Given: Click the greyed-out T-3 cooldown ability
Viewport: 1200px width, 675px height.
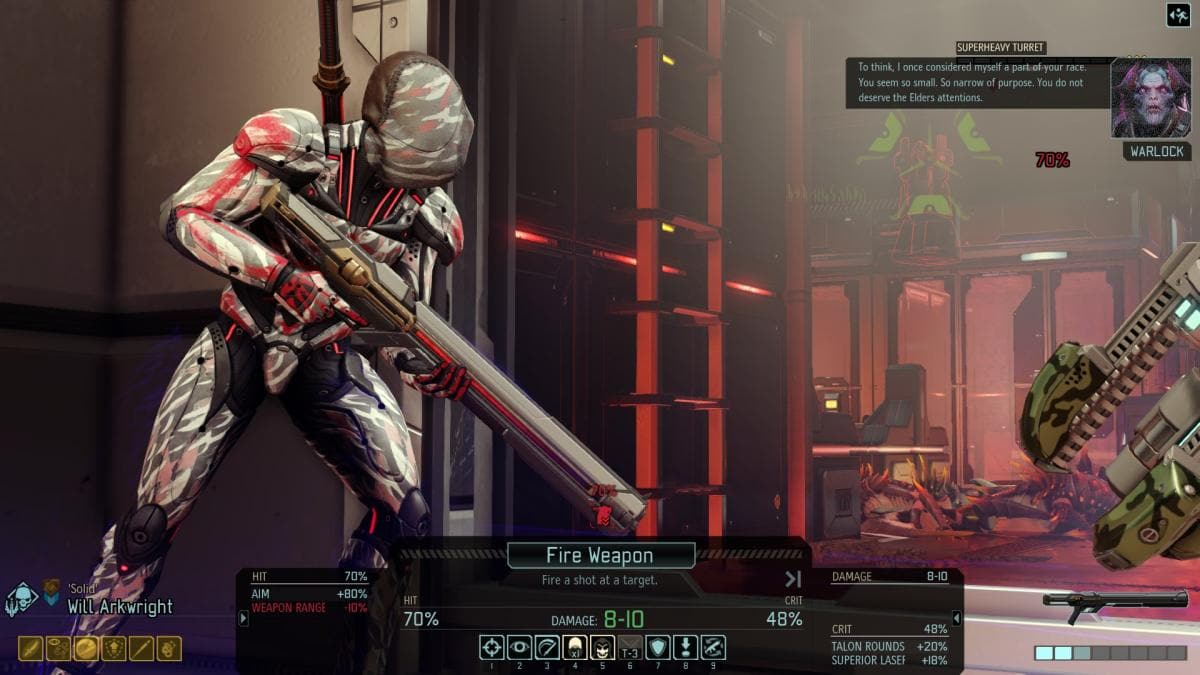Looking at the screenshot, I should click(629, 648).
